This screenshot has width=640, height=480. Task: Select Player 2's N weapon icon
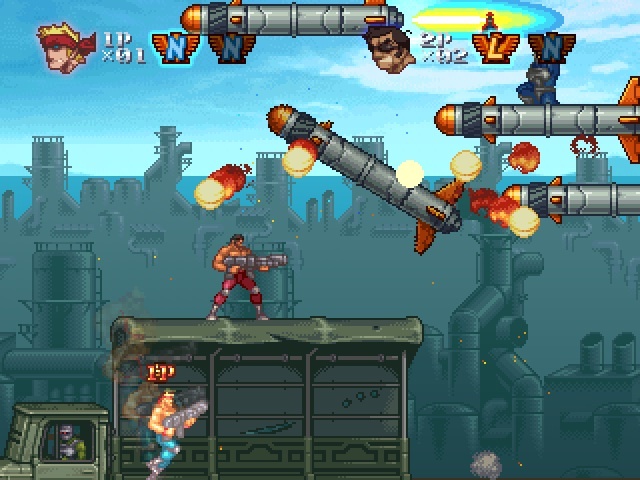pos(545,46)
